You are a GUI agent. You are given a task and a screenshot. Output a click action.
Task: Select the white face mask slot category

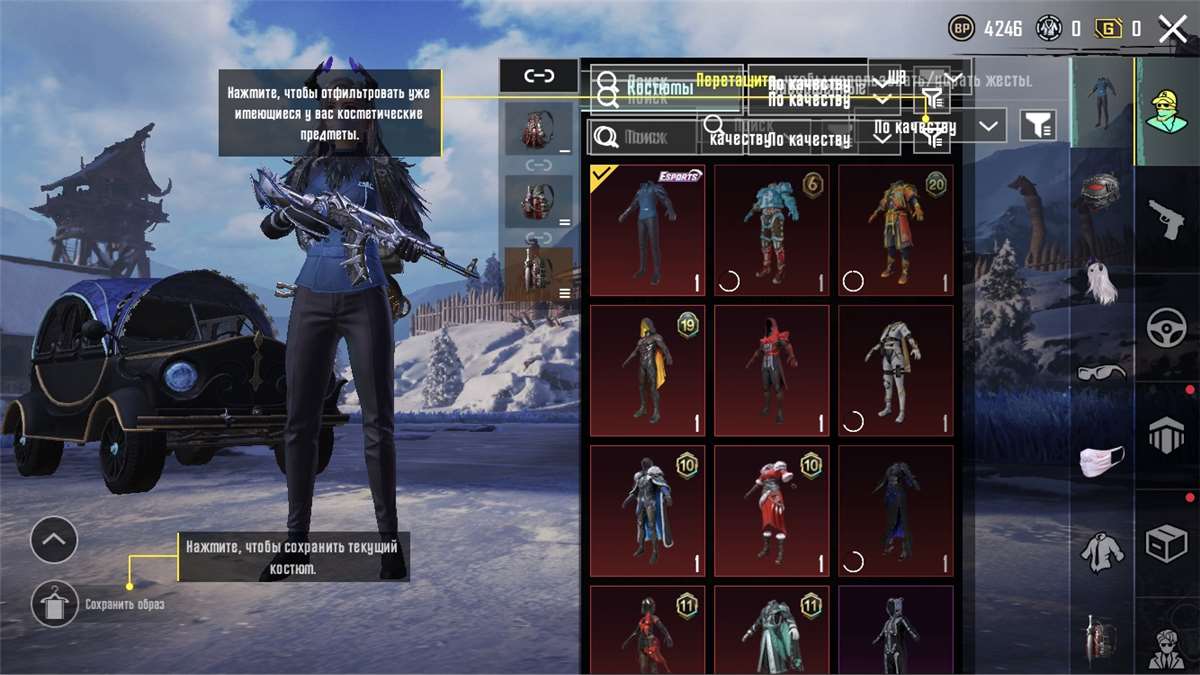(x=1102, y=461)
